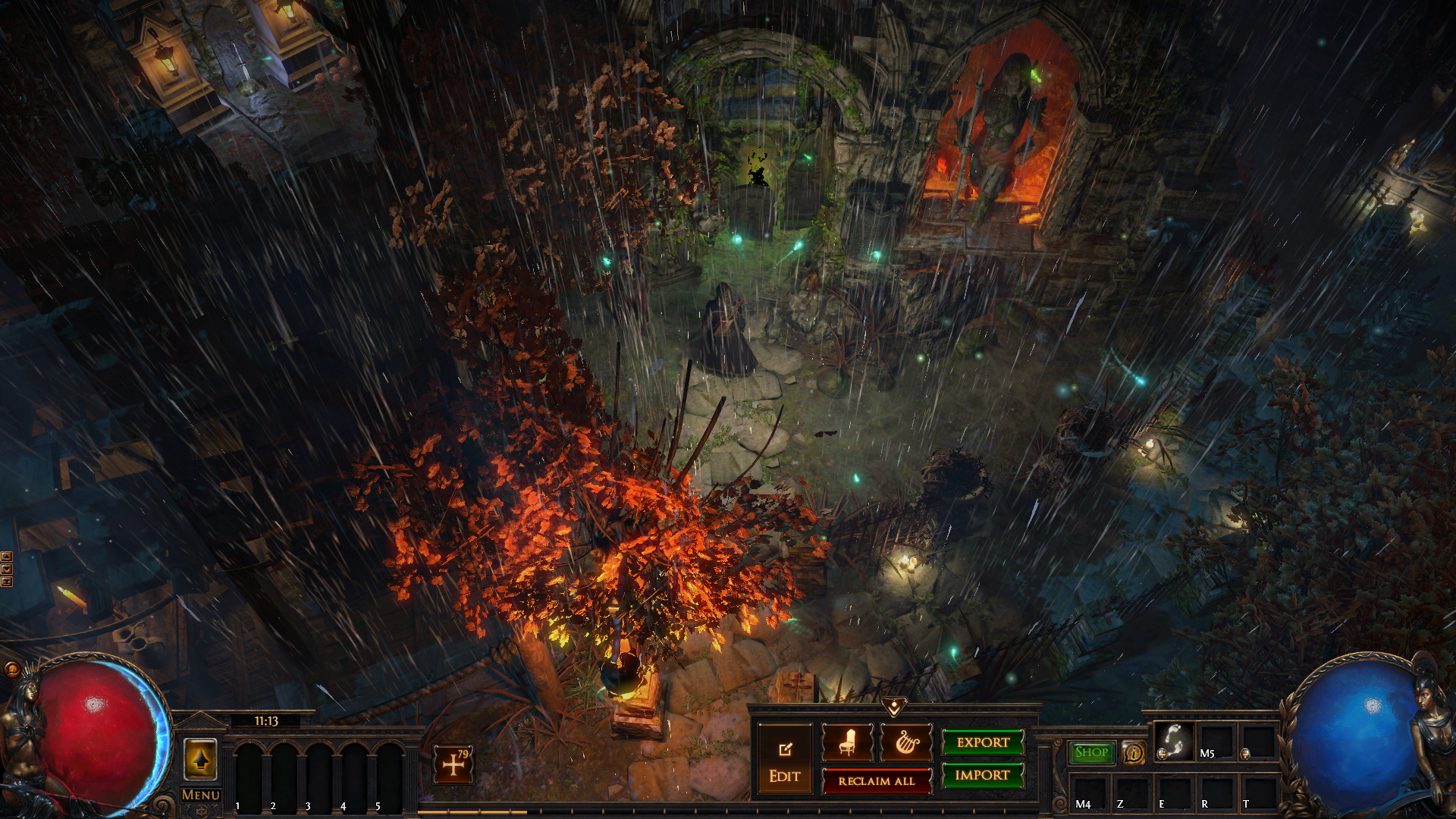The width and height of the screenshot is (1456, 819).
Task: Open hideout Edit mode
Action: coord(784,759)
